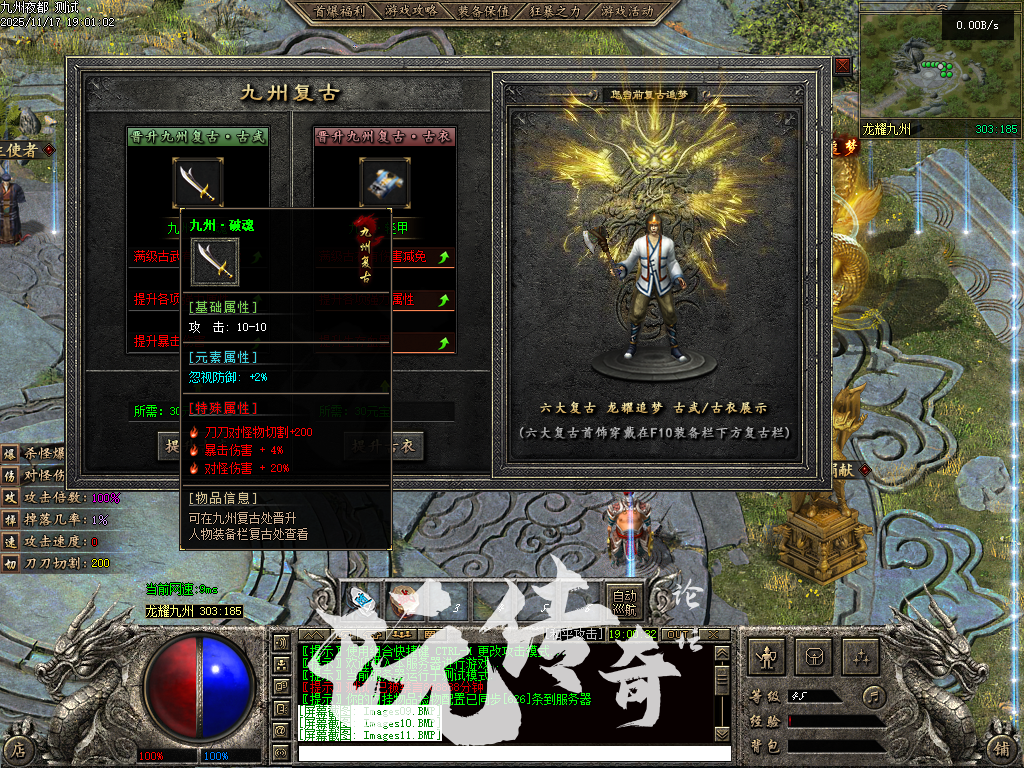Open the 店 shop button
The image size is (1024, 768).
tap(20, 747)
